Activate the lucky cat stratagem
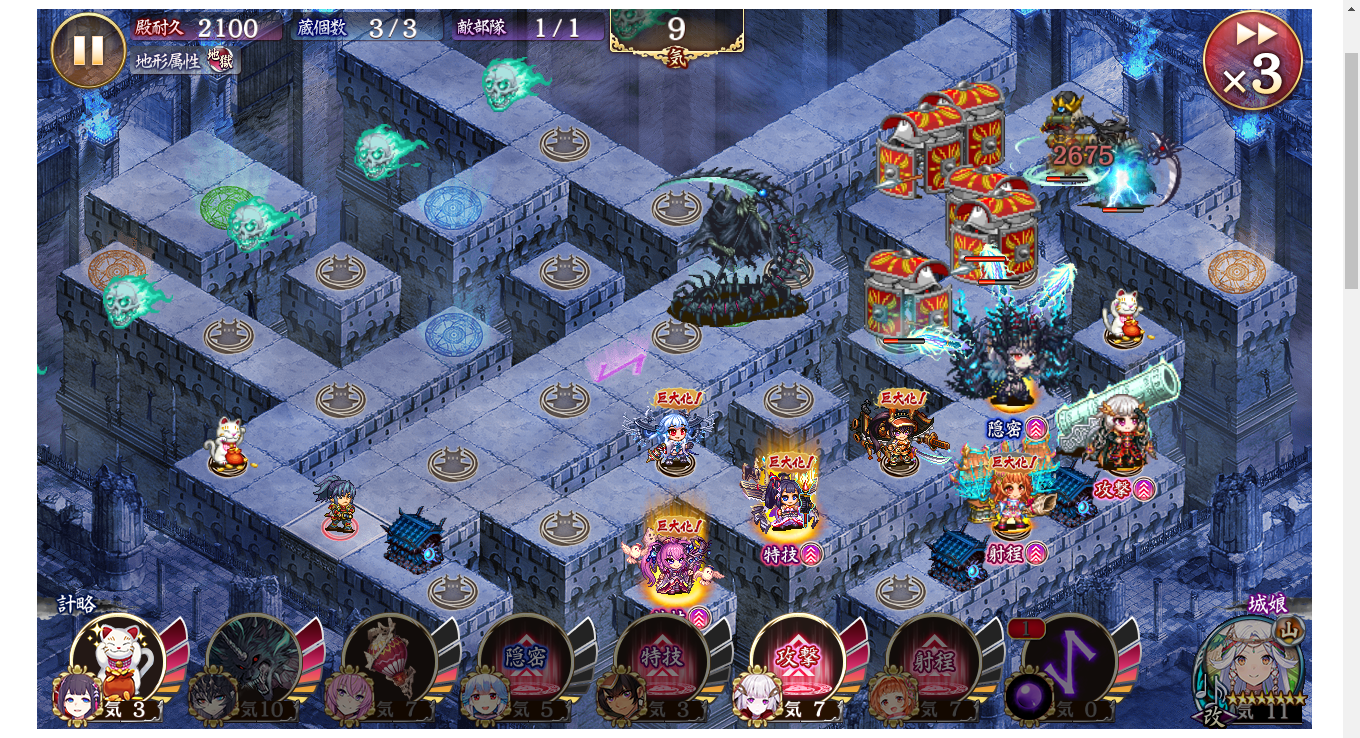This screenshot has height=738, width=1360. (x=117, y=661)
